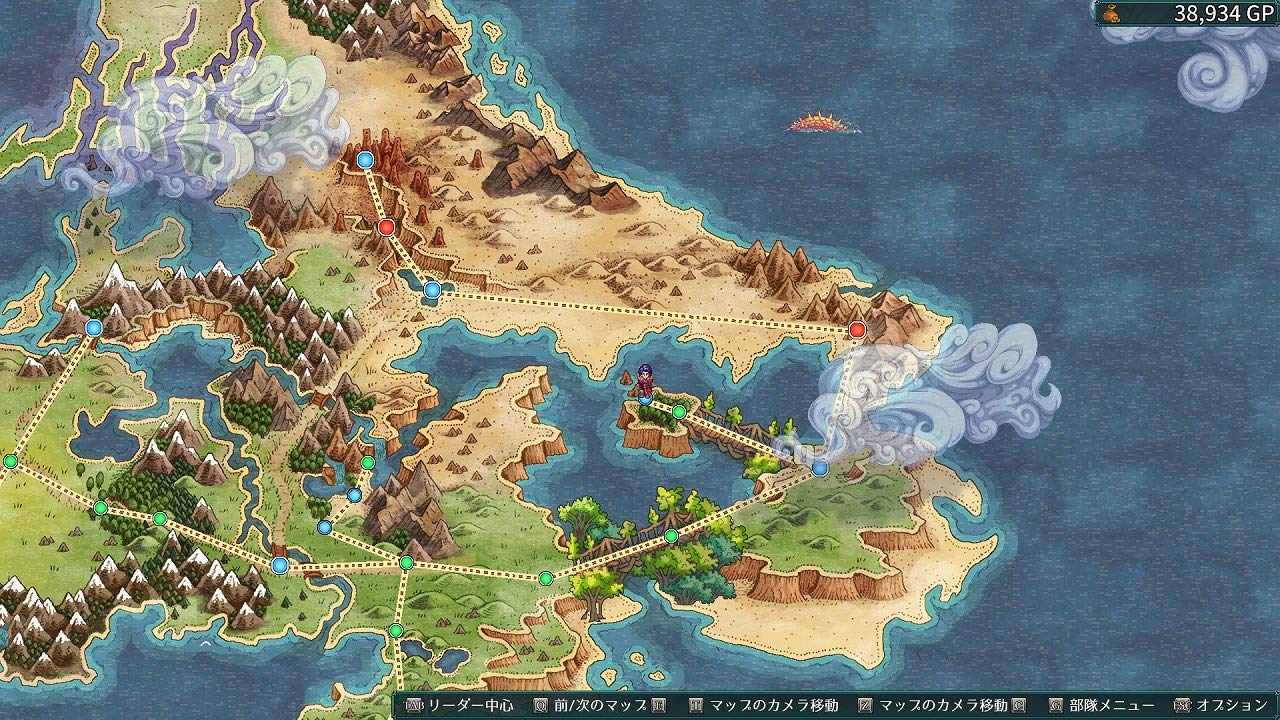This screenshot has width=1280, height=720.
Task: Select the red node on the eastern mountain
Action: pyautogui.click(x=858, y=328)
